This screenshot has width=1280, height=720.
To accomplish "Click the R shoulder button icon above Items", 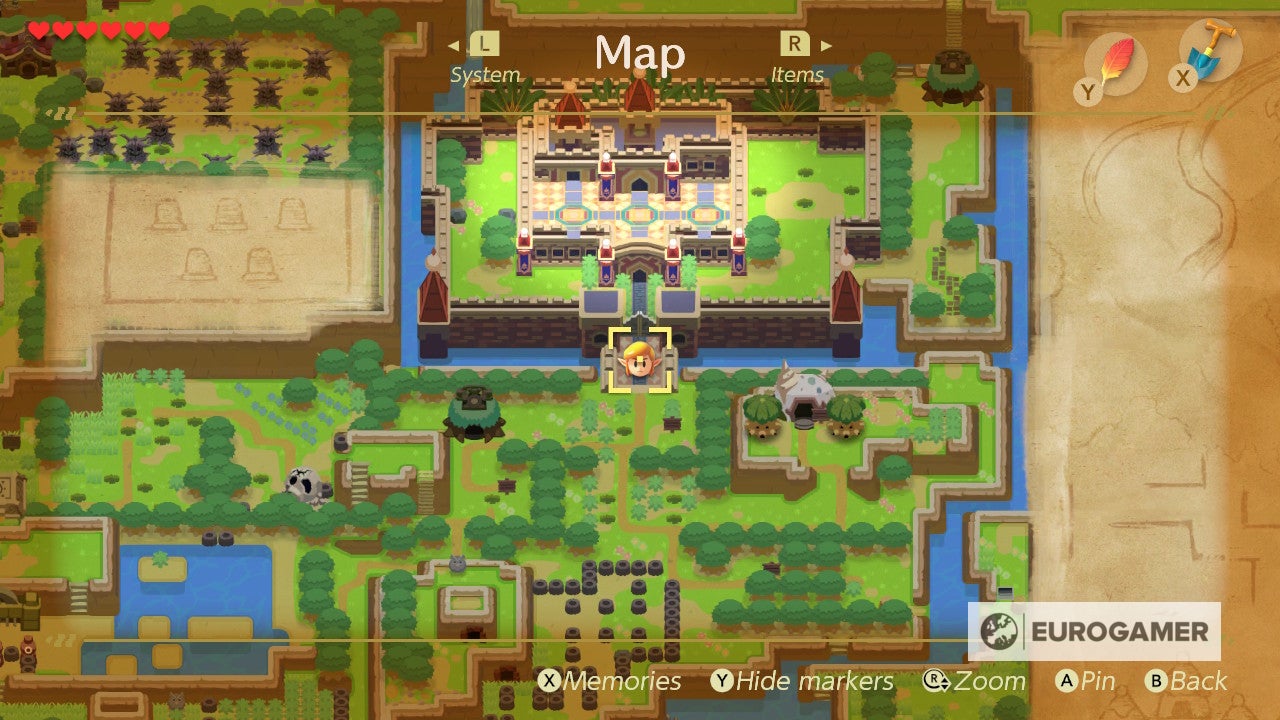I will pyautogui.click(x=793, y=45).
